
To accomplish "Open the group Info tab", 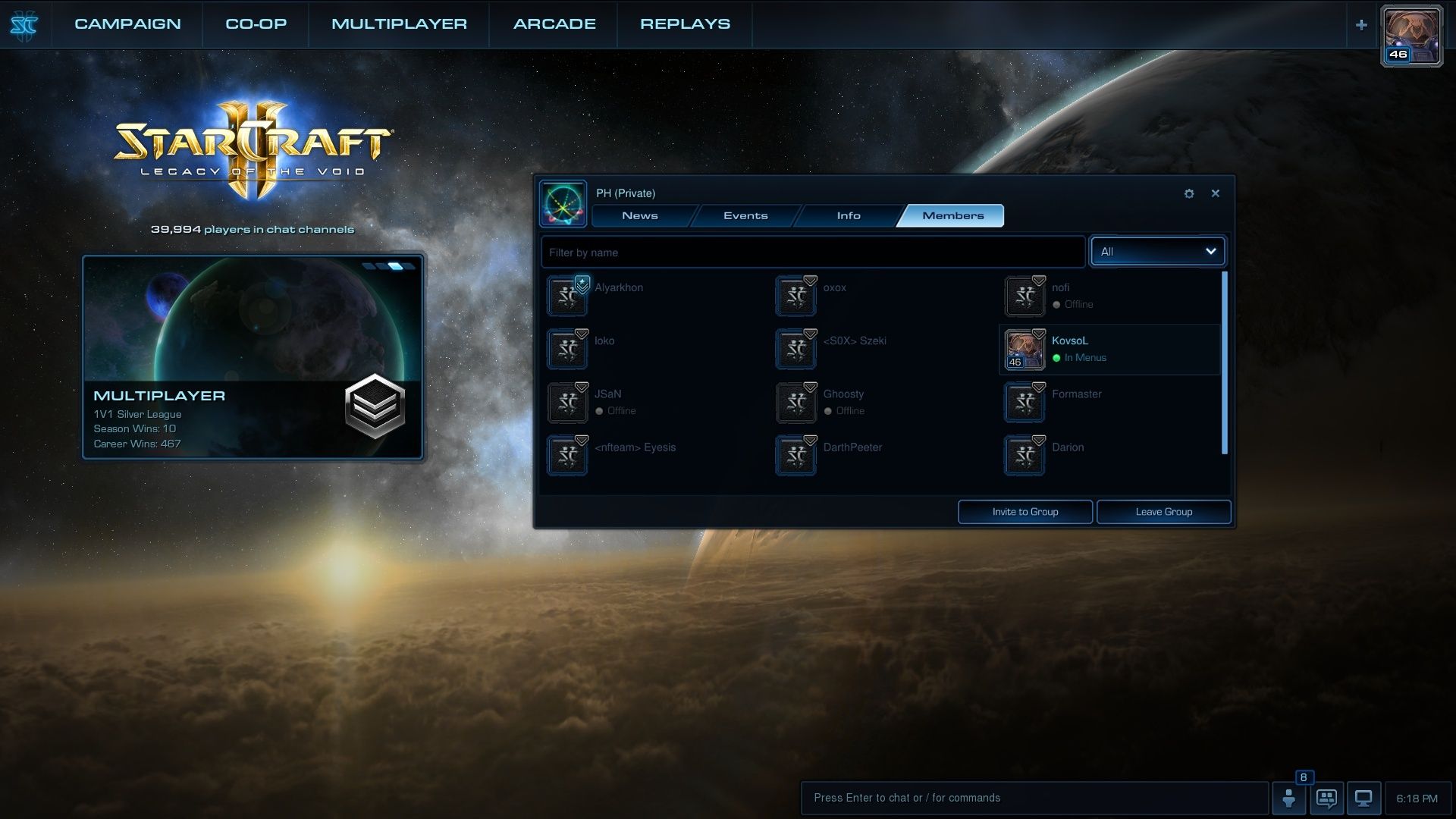I will (849, 216).
